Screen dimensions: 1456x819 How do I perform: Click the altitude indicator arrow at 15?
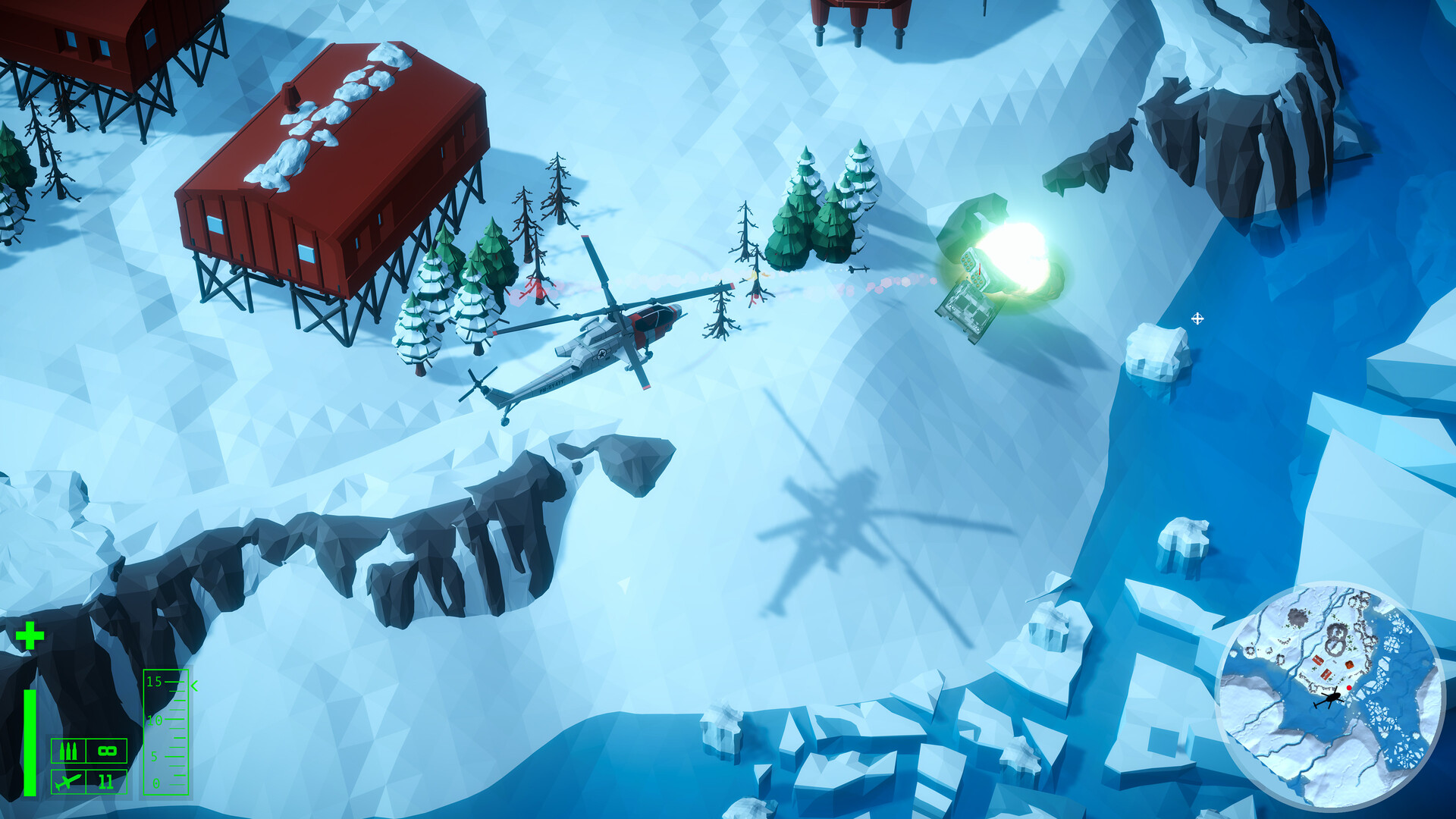(194, 685)
